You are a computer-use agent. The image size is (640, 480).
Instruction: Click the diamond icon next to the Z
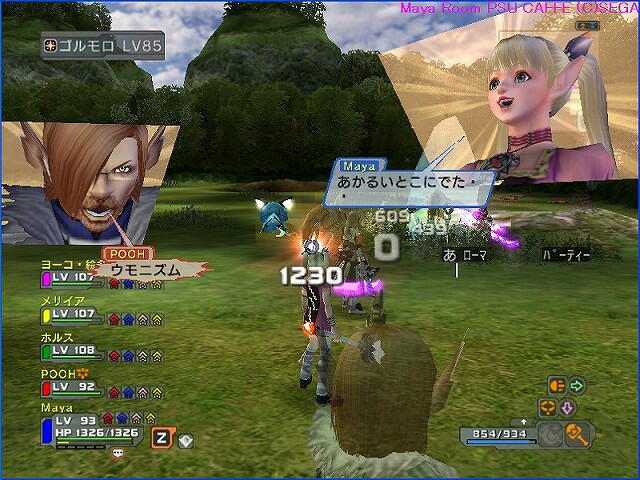(x=185, y=439)
